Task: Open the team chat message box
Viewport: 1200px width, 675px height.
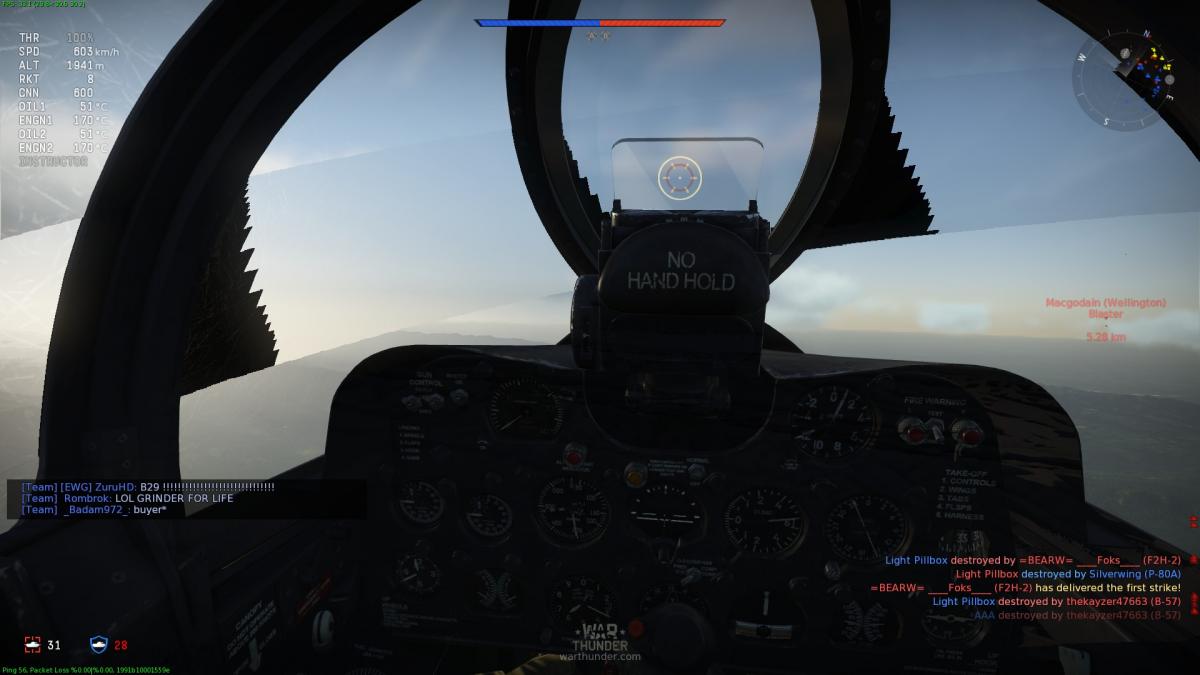Action: coord(186,498)
